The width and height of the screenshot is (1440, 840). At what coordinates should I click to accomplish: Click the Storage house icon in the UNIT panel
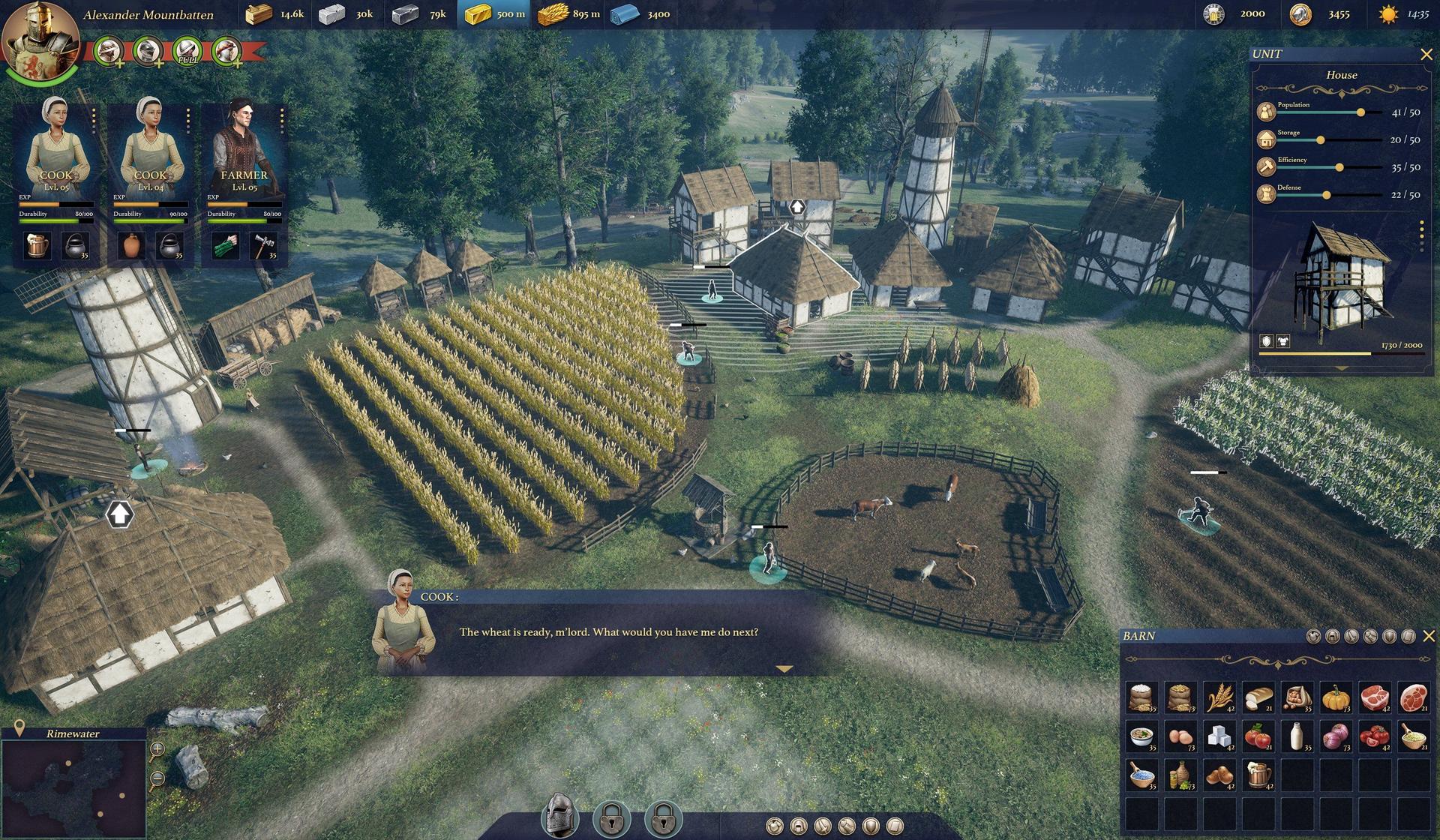1266,138
